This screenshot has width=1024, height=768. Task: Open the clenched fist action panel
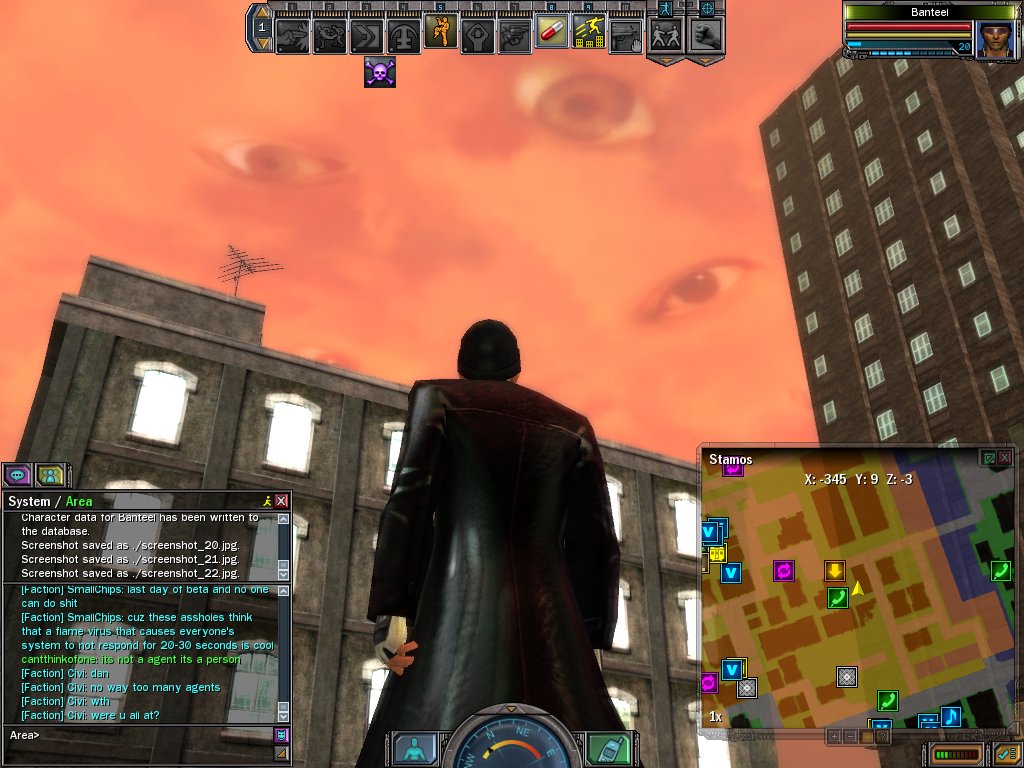coord(705,35)
